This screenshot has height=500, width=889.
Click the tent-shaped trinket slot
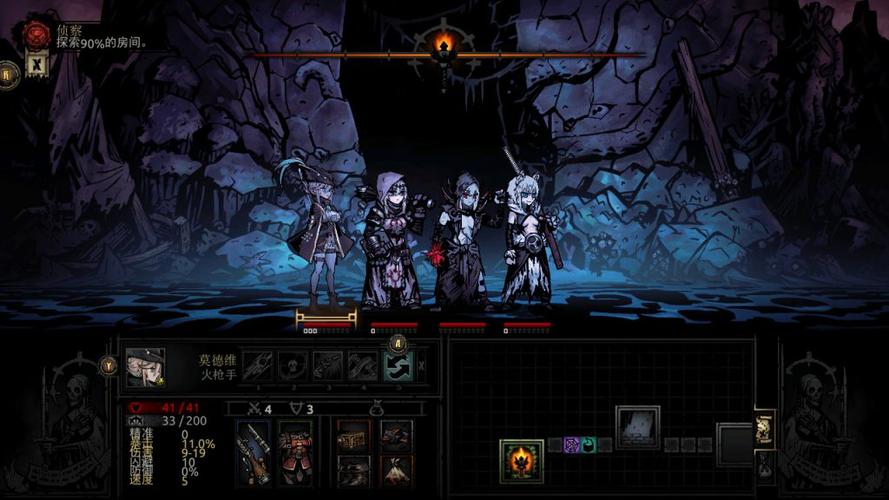396,468
